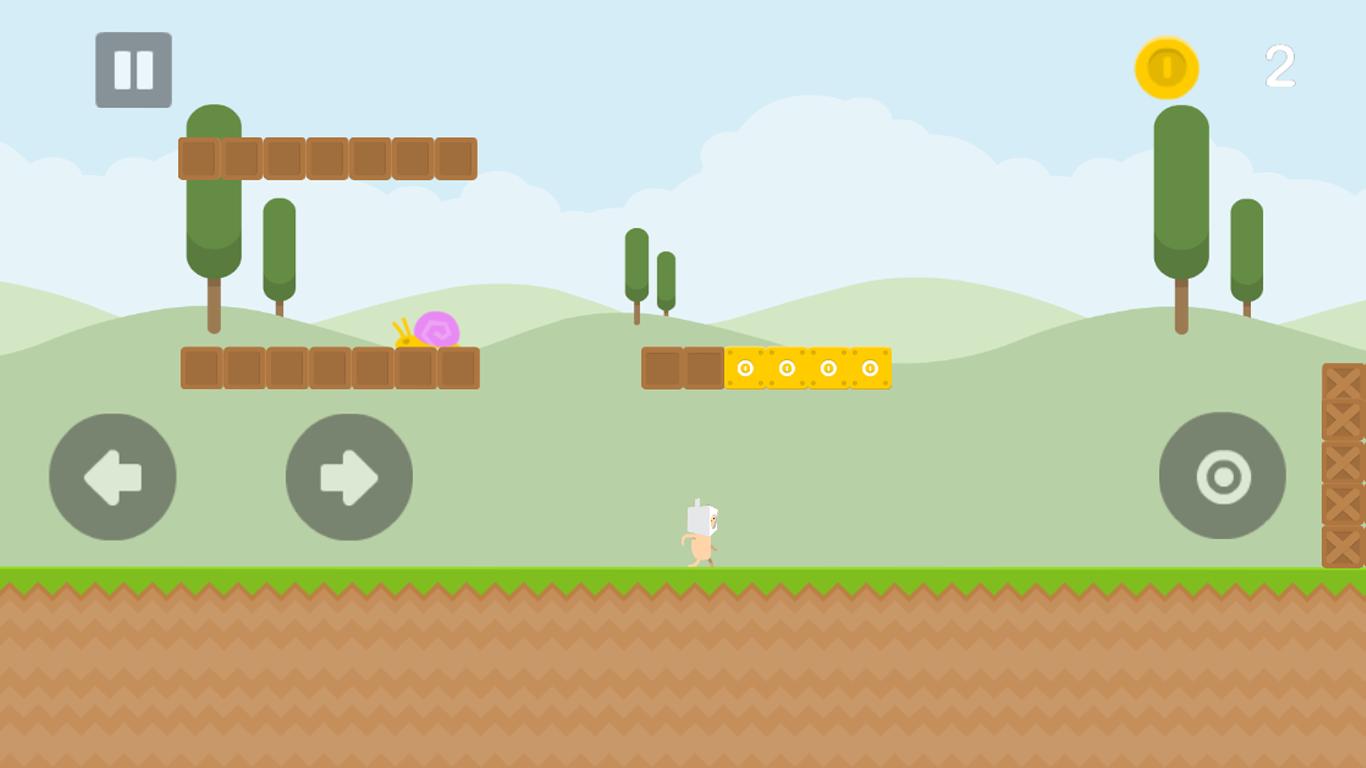The width and height of the screenshot is (1366, 768).
Task: Tap the right arrow move button
Action: tap(349, 477)
